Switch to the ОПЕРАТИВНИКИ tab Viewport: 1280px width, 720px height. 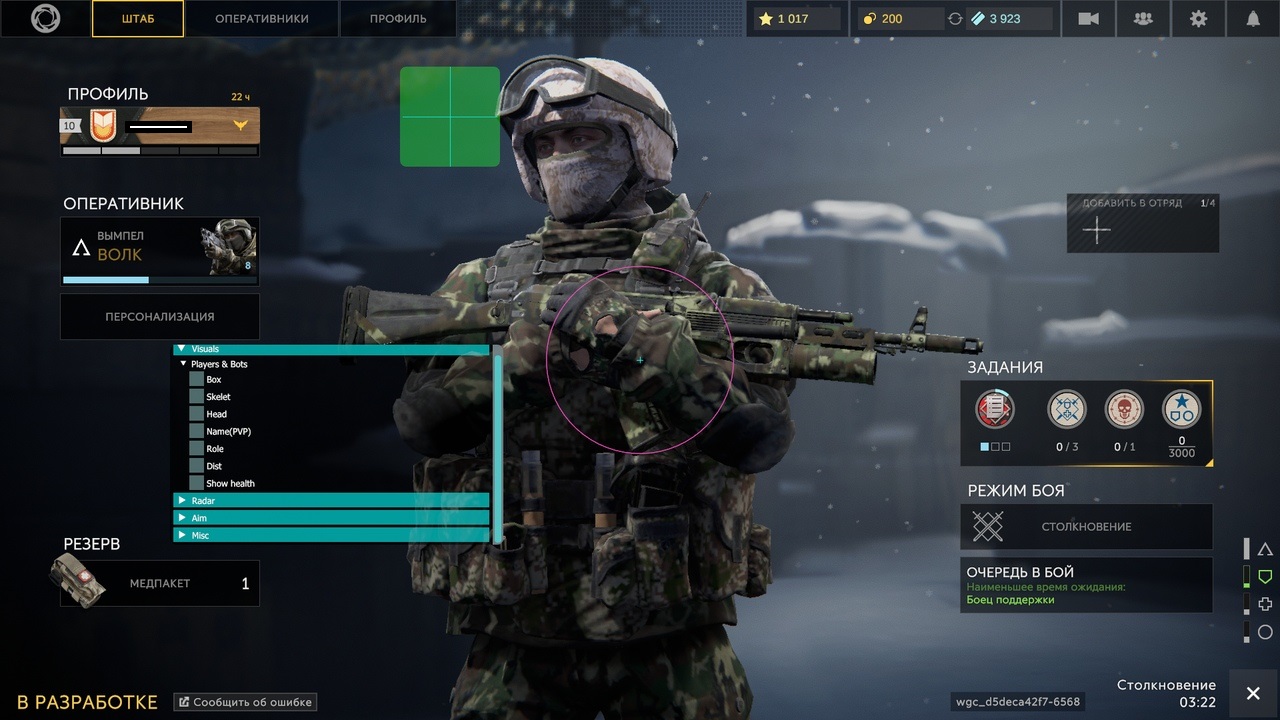pos(262,19)
